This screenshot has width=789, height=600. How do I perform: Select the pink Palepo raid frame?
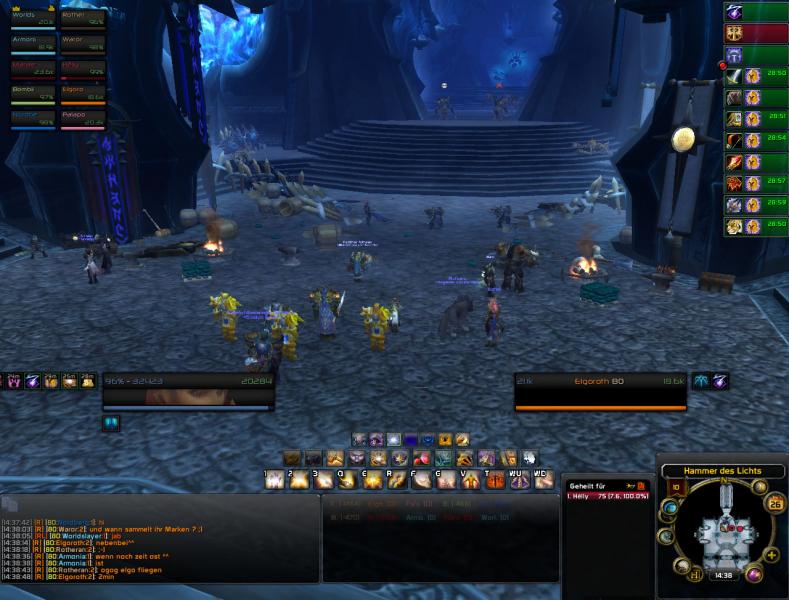pos(83,120)
